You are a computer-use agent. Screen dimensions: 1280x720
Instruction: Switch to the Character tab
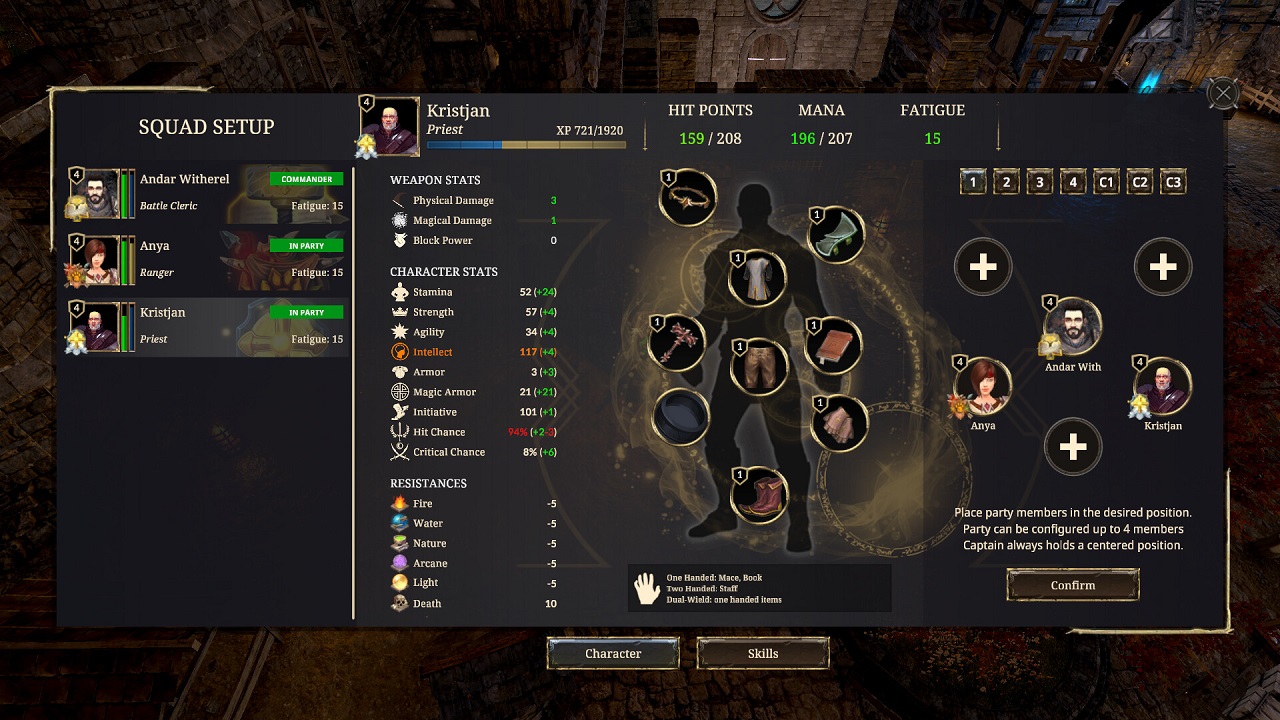[613, 653]
